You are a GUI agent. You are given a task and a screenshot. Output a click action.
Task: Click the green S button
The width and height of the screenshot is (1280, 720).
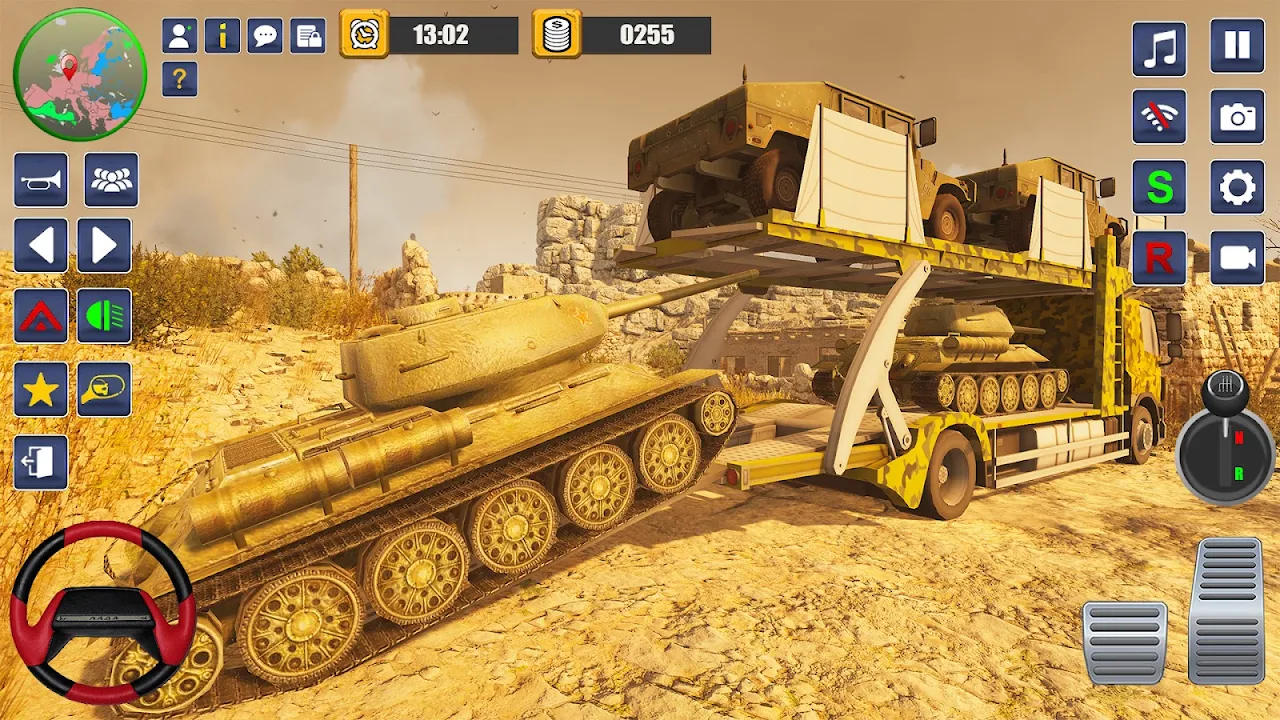point(1159,187)
